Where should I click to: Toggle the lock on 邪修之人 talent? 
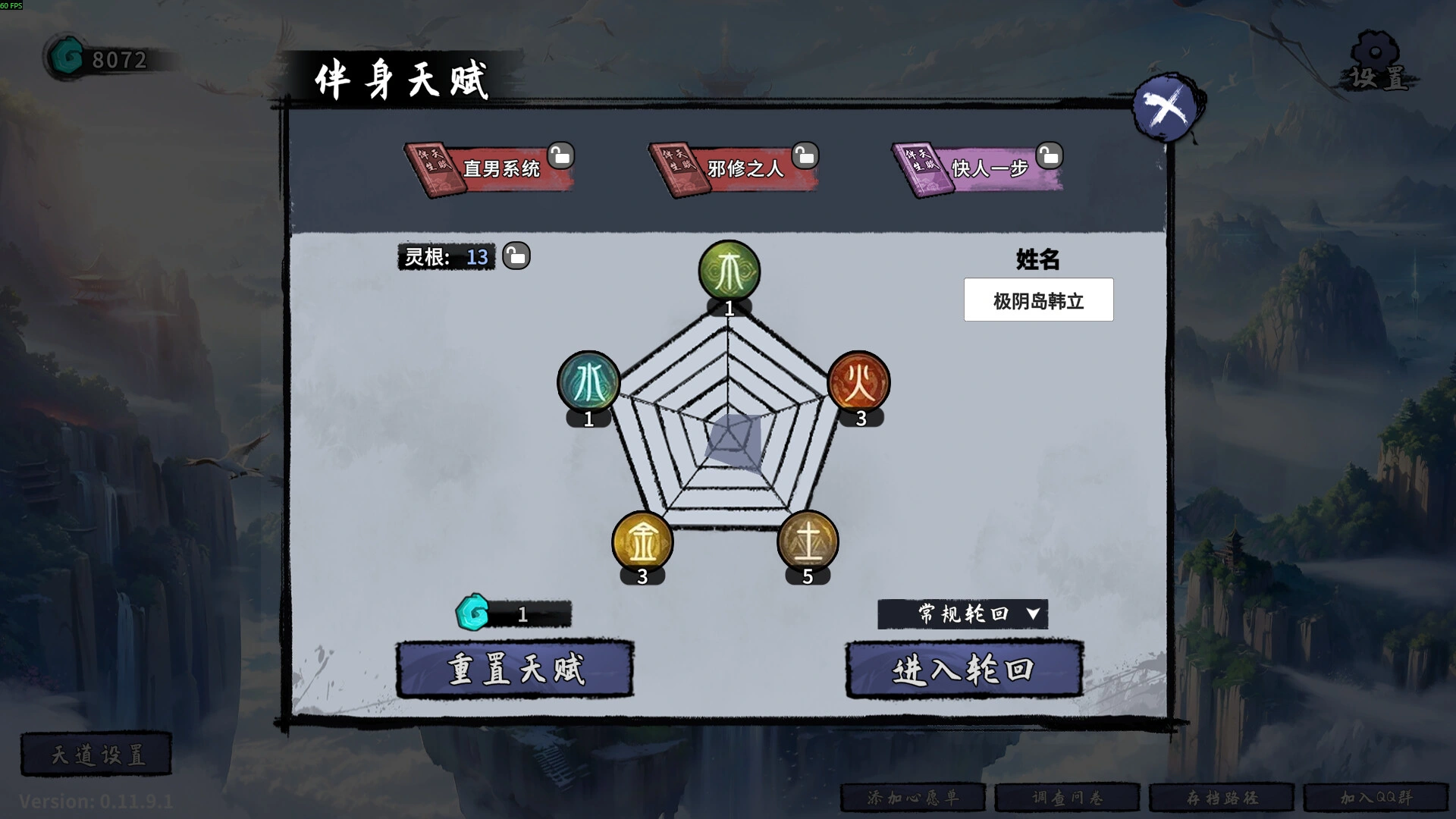[804, 156]
